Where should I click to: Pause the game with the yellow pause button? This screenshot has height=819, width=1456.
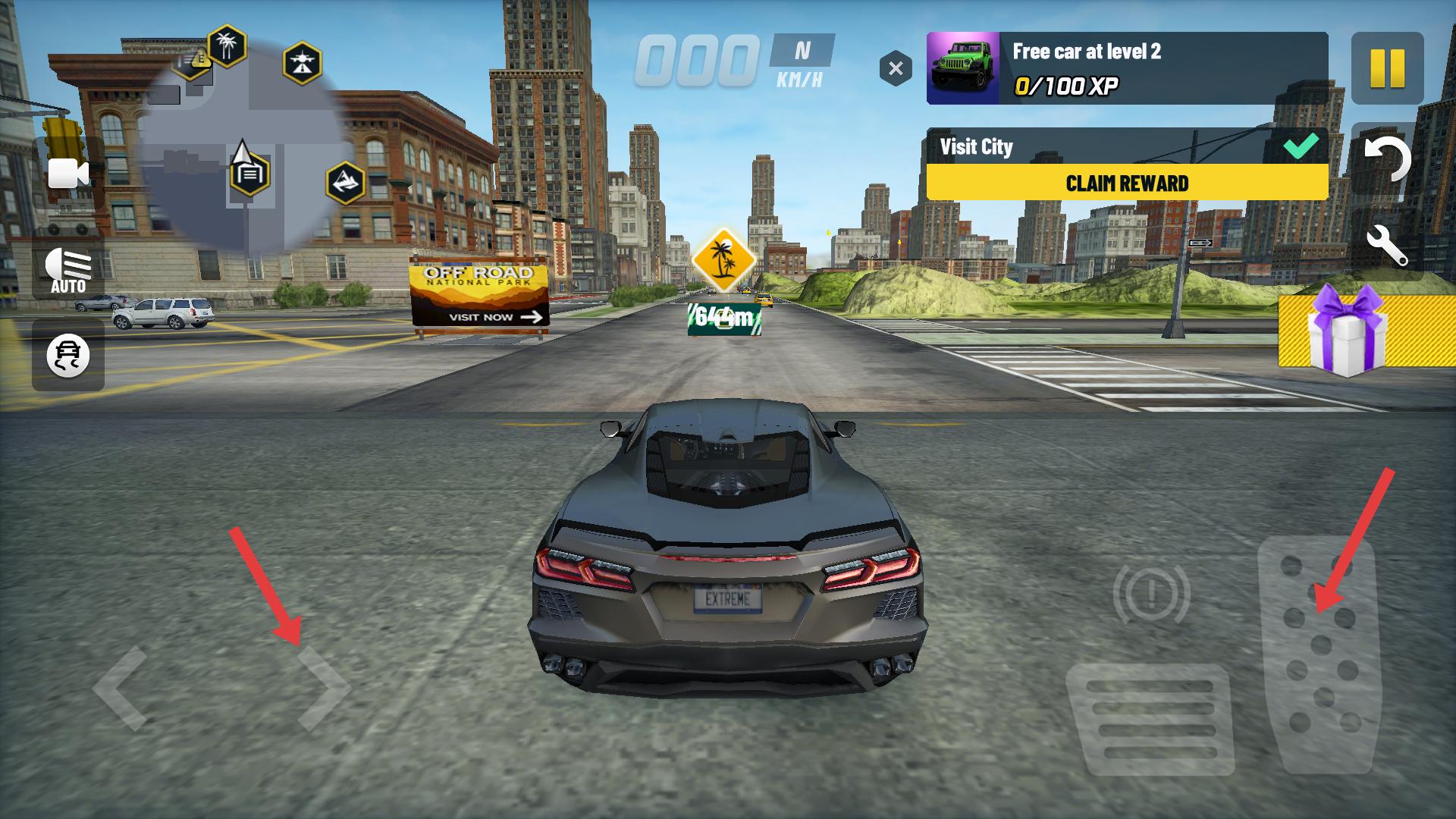pos(1387,68)
